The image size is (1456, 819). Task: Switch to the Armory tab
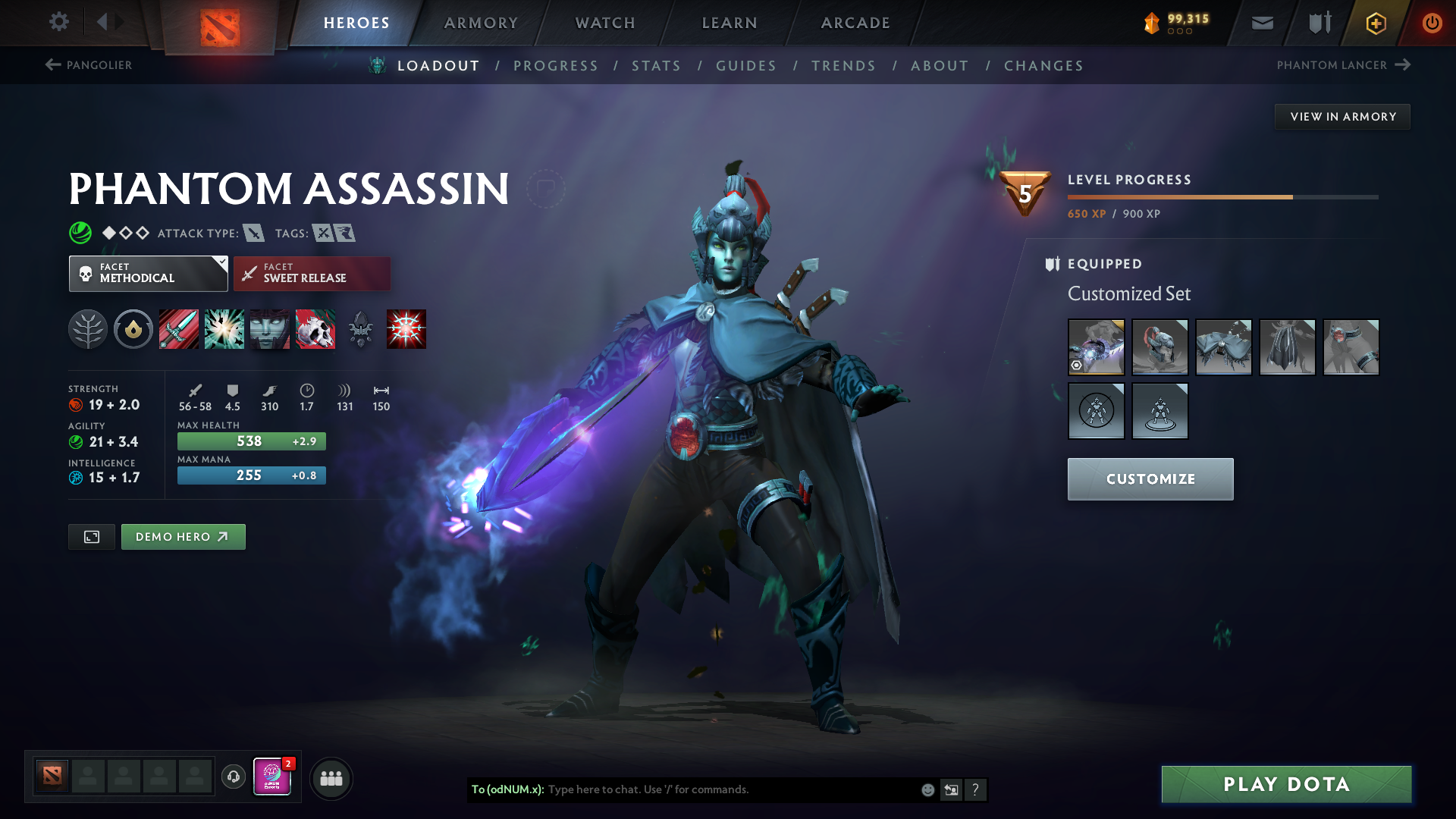pyautogui.click(x=481, y=23)
